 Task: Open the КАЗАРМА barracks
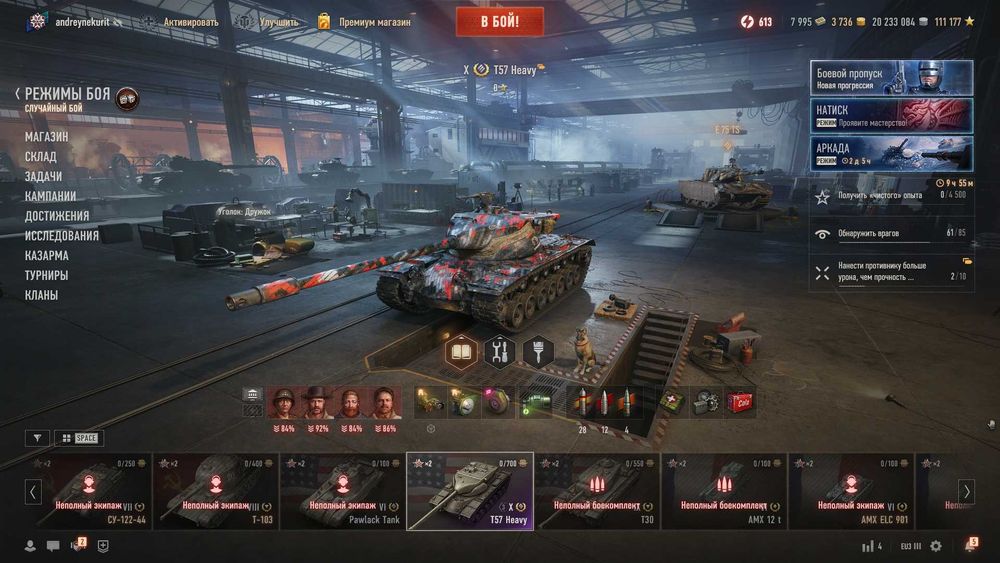point(47,256)
